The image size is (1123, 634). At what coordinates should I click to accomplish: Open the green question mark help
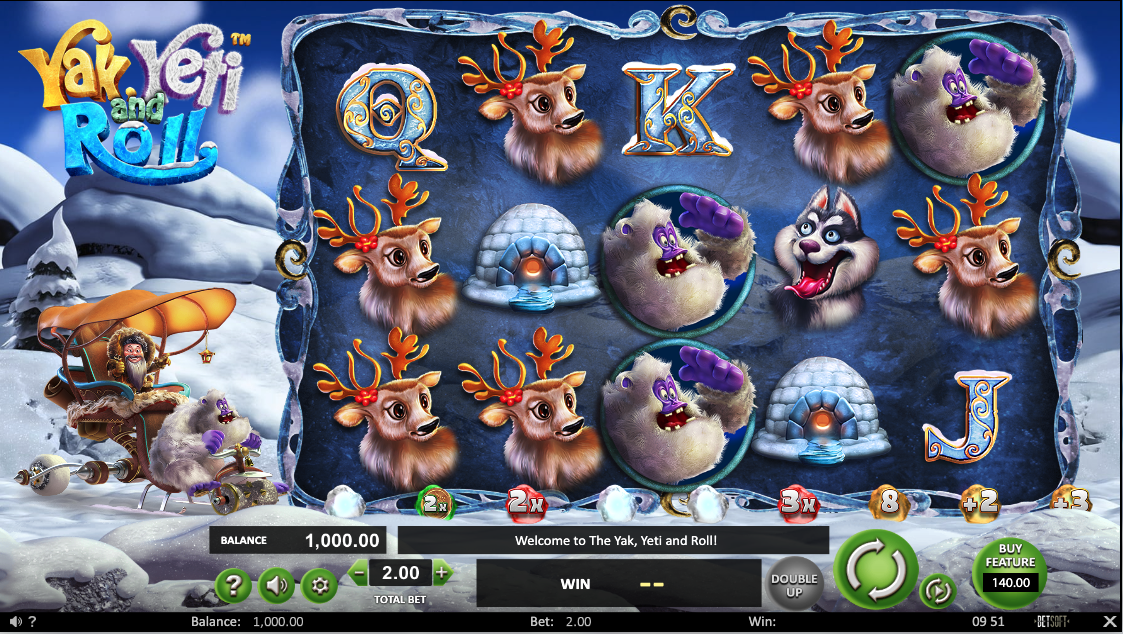point(233,585)
